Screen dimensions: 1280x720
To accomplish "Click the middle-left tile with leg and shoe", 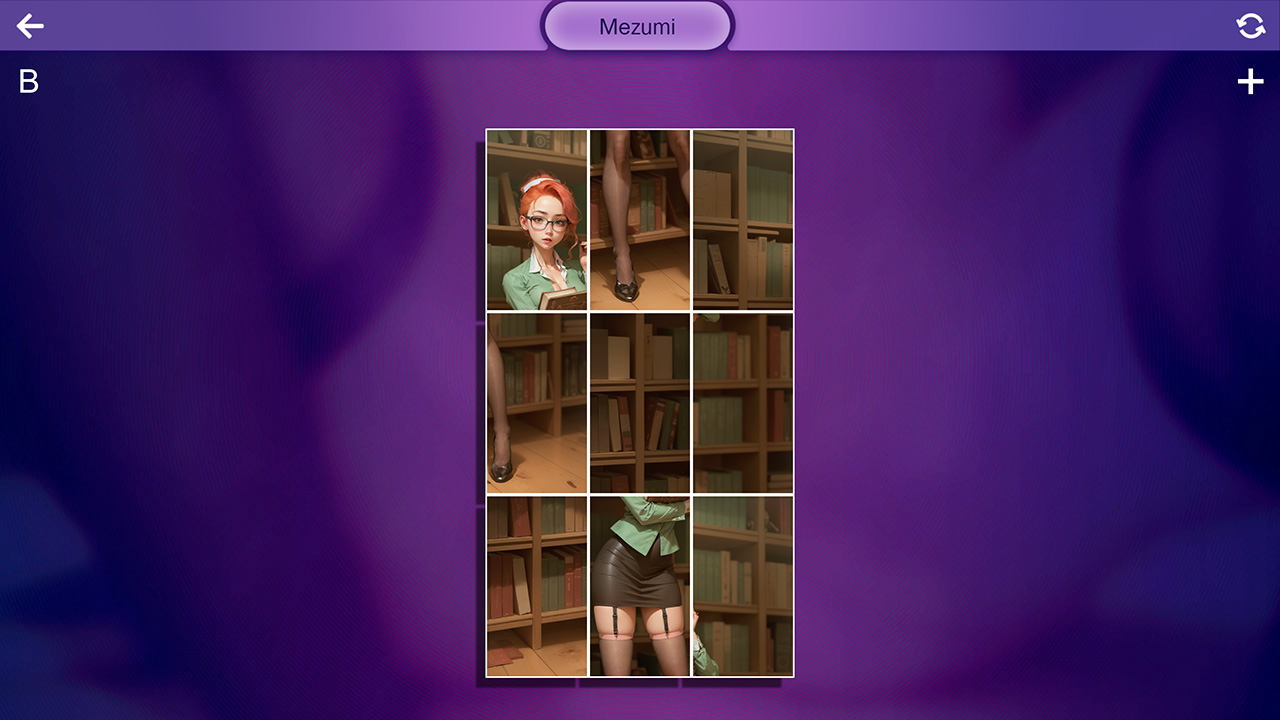I will [536, 402].
